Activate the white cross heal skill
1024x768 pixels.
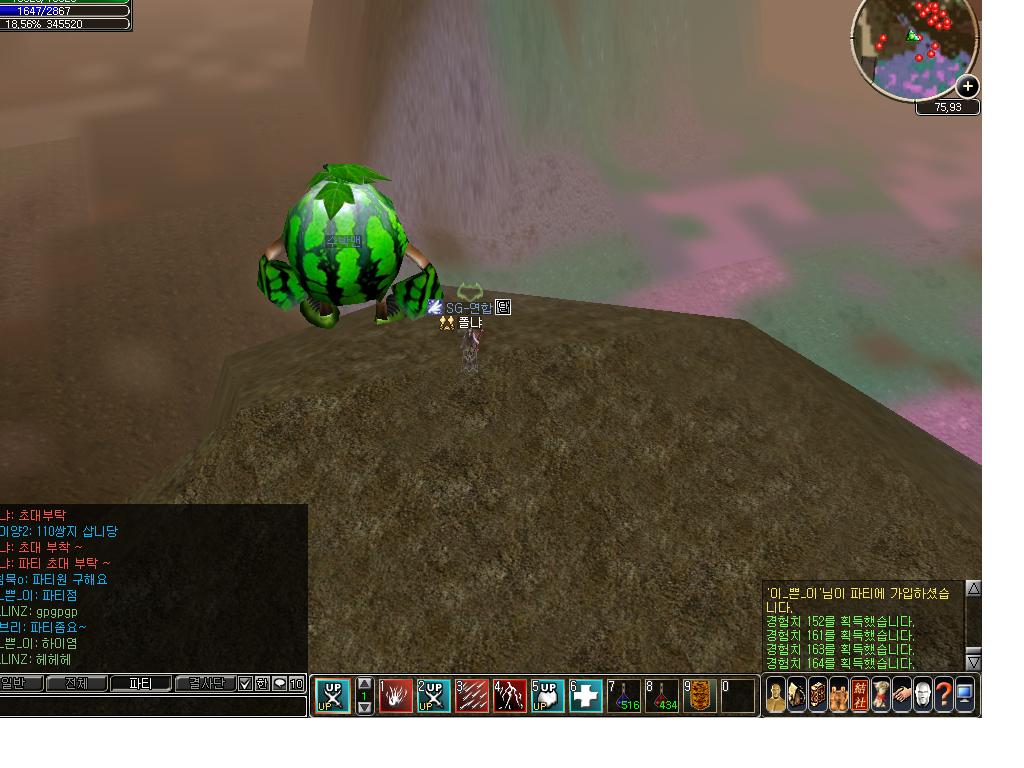[x=586, y=695]
